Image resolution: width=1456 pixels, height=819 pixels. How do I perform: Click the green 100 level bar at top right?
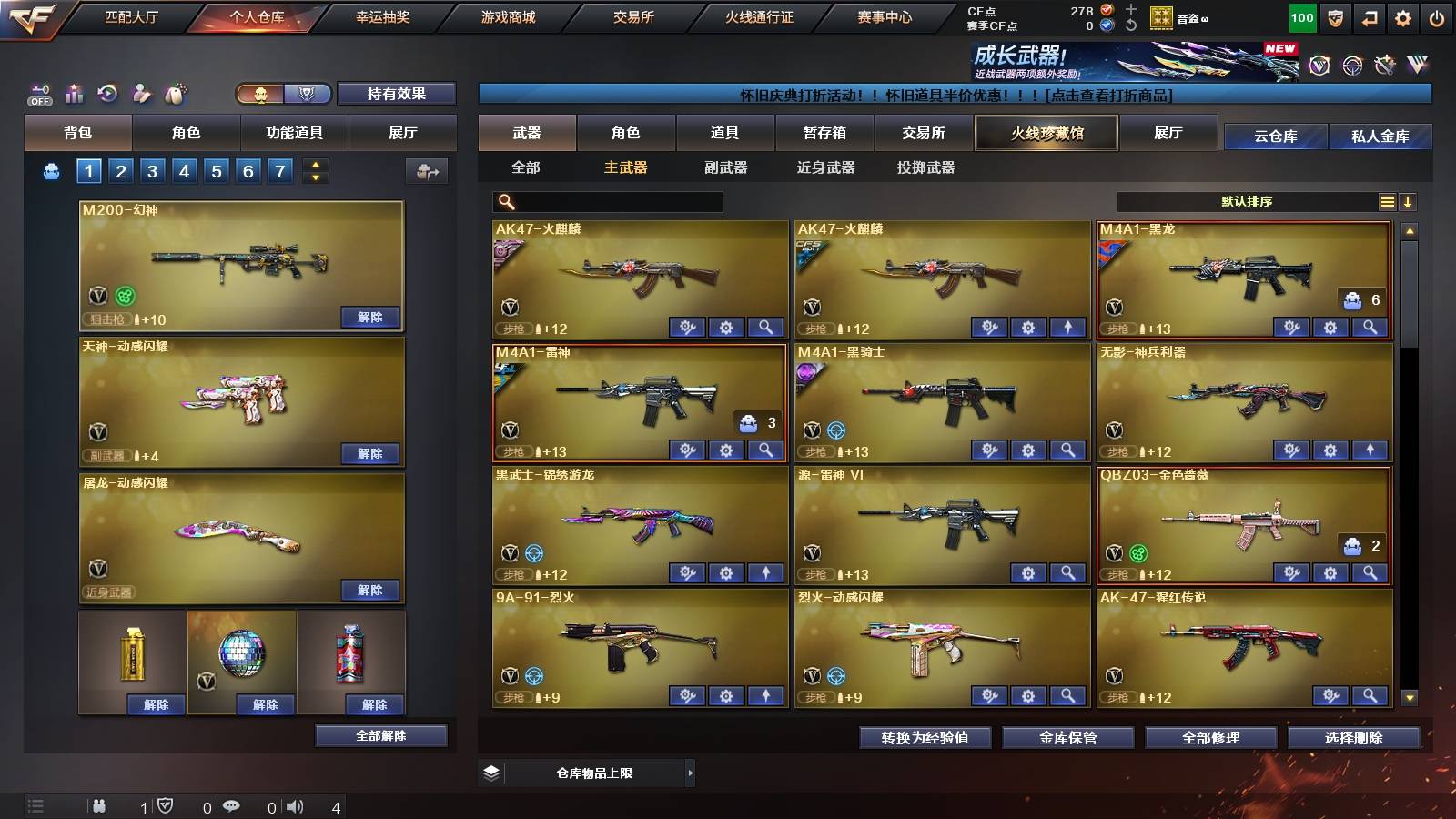1301,16
